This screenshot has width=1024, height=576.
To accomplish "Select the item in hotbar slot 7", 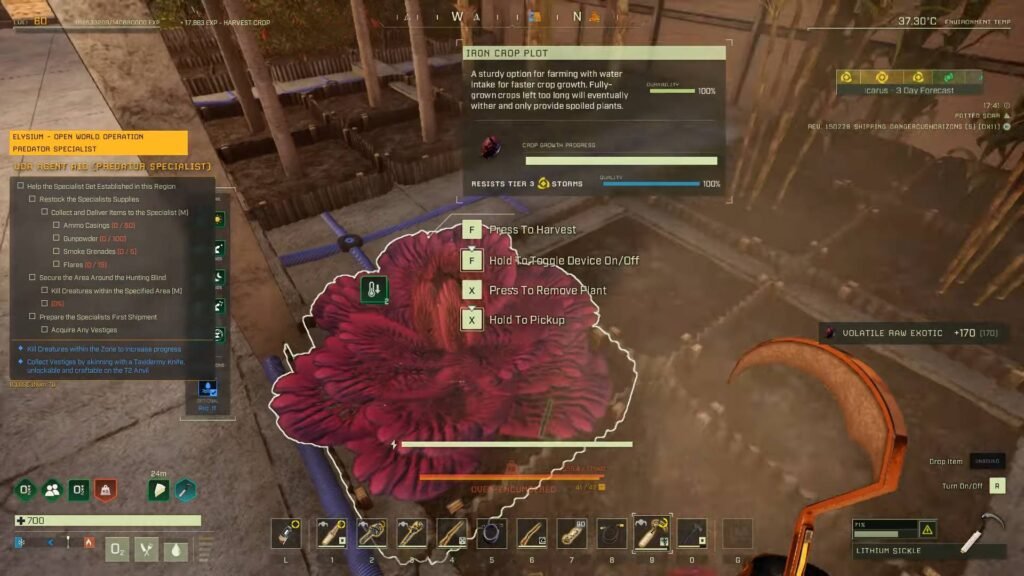I will click(x=572, y=533).
